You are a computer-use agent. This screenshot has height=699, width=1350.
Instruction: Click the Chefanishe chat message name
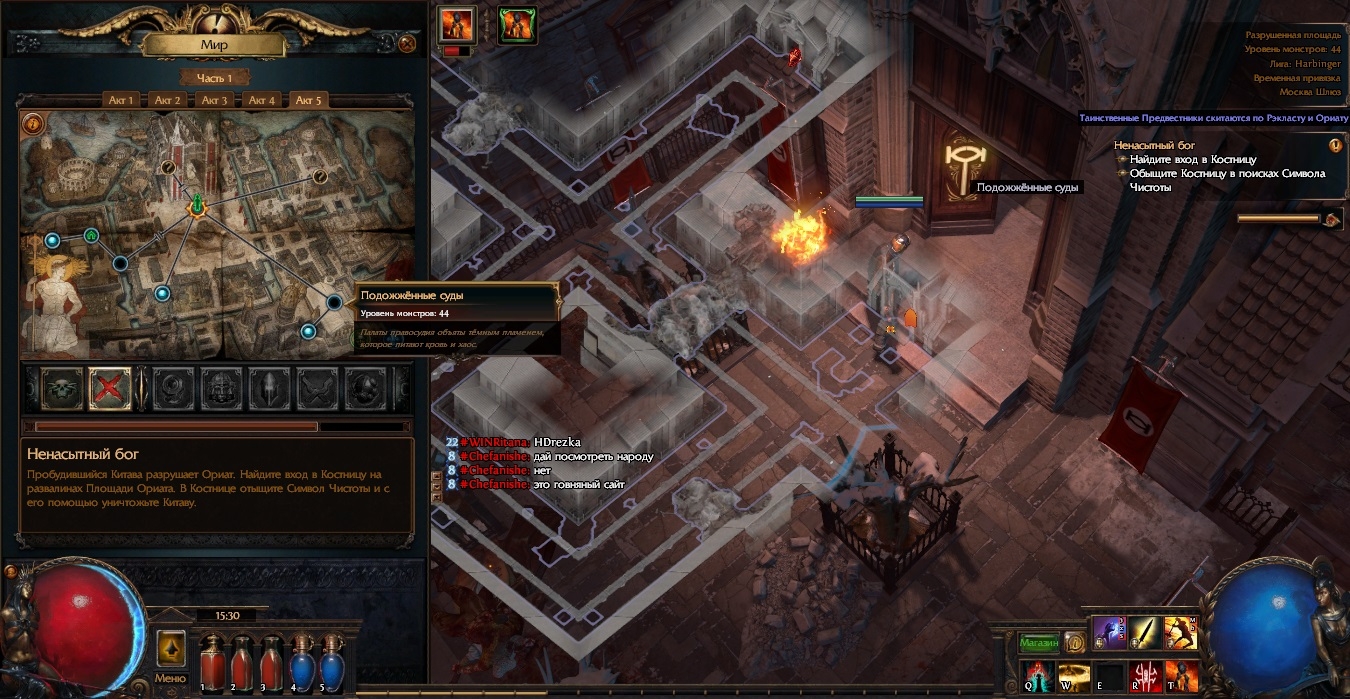point(494,456)
